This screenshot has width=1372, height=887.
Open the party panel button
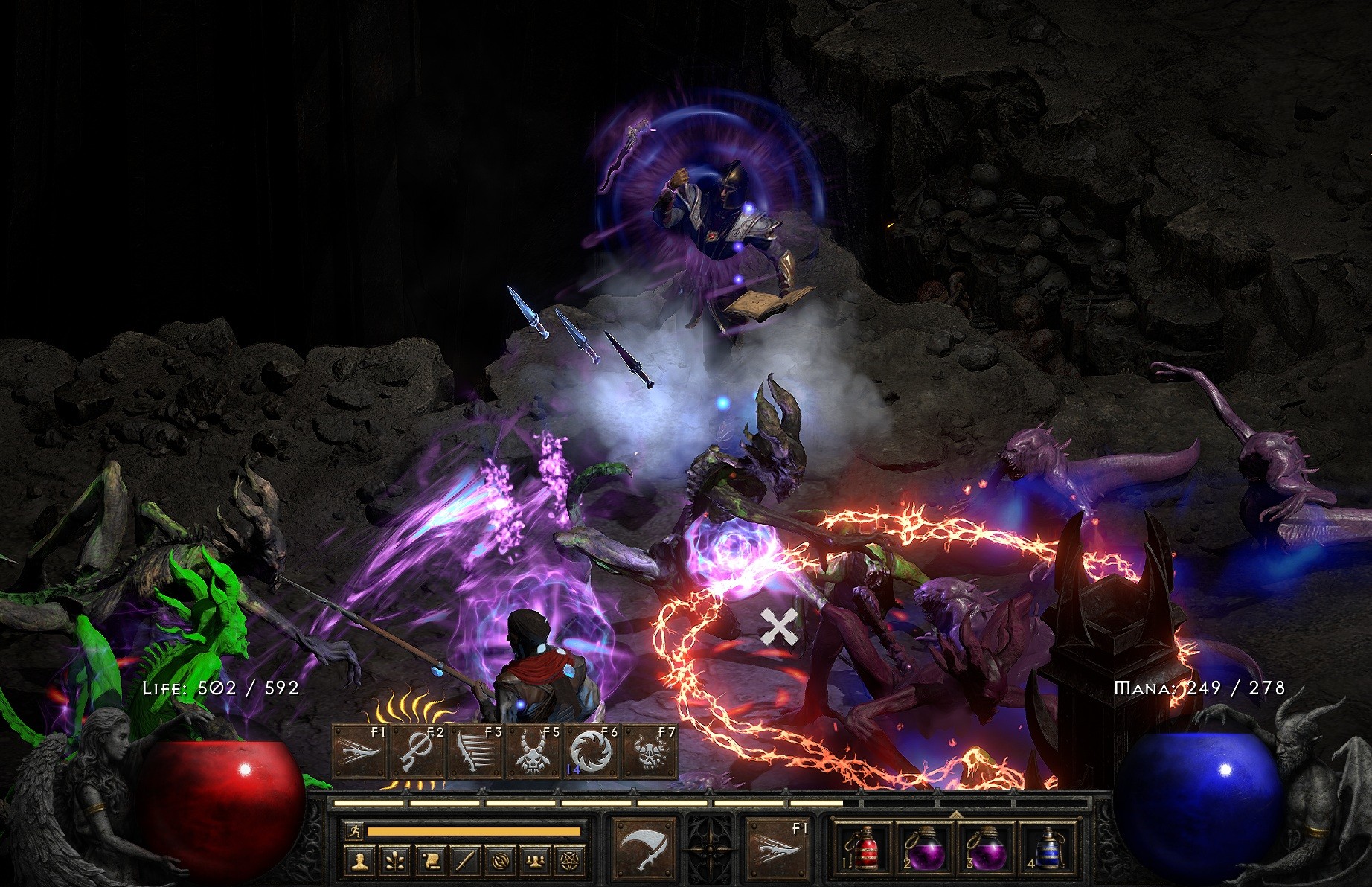tap(533, 862)
